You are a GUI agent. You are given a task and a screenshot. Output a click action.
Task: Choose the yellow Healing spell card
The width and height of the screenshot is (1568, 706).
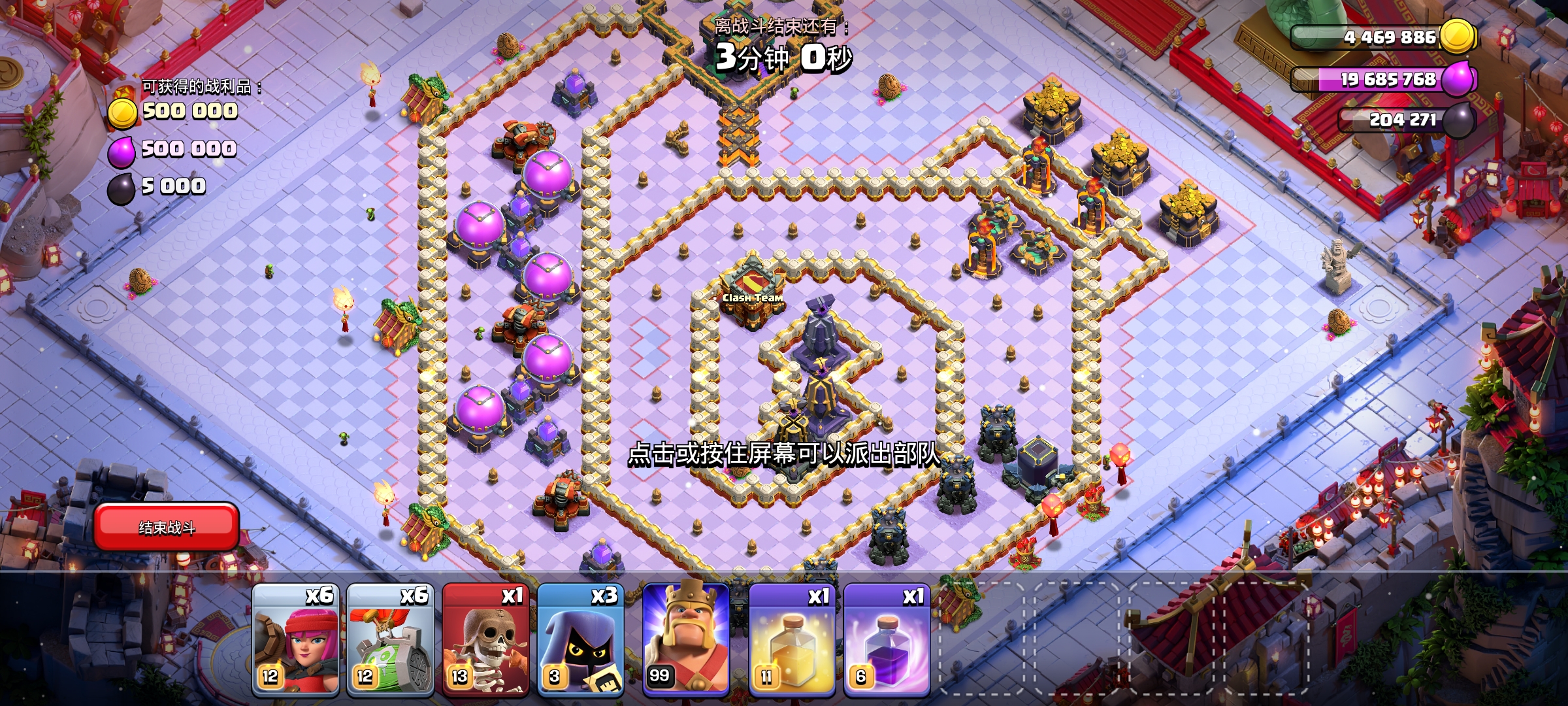tap(792, 639)
